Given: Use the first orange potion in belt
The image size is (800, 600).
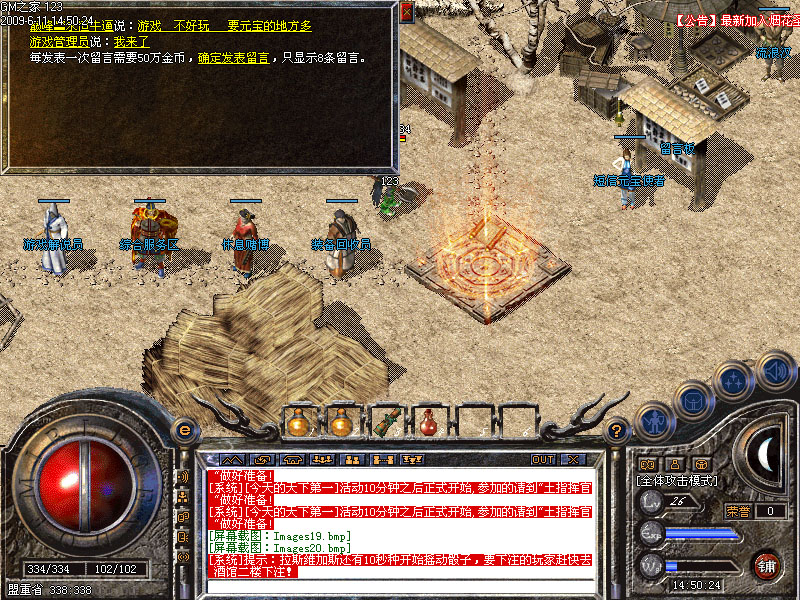Looking at the screenshot, I should pos(297,423).
